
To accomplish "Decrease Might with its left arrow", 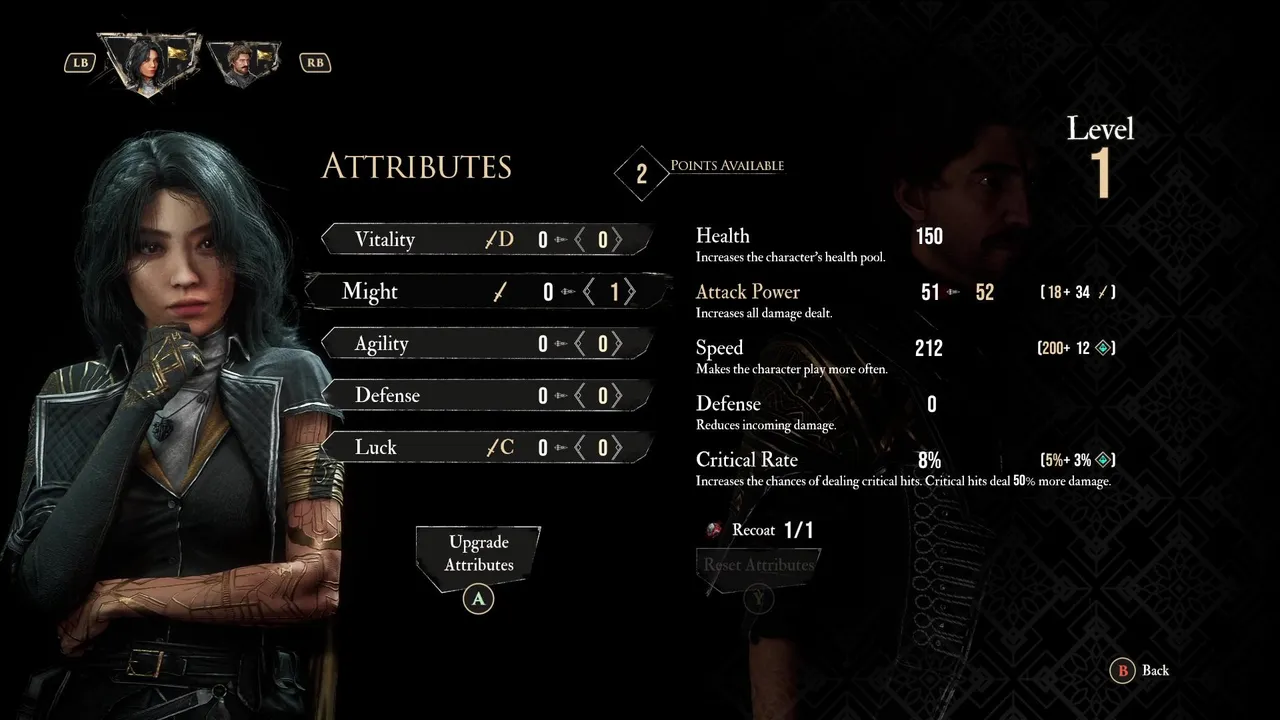I will tap(590, 292).
